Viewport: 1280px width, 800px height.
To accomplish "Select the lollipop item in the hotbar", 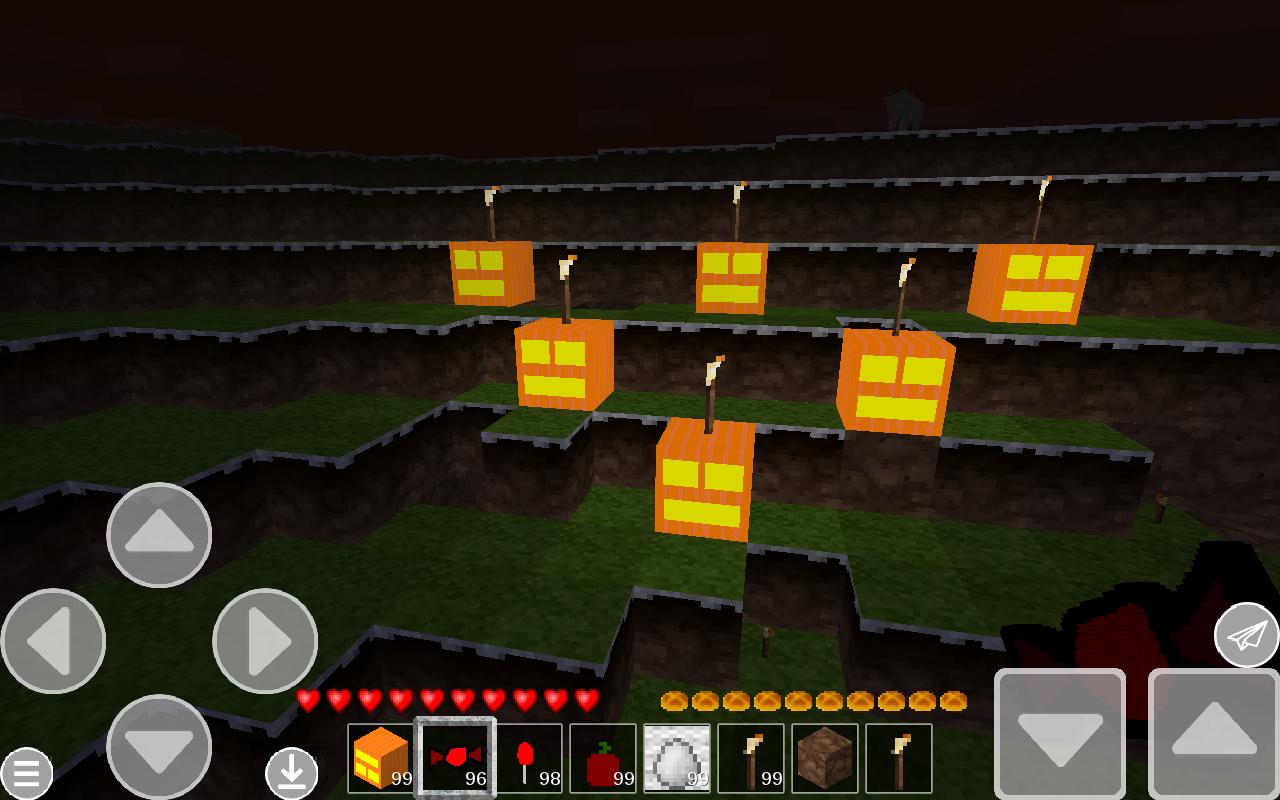I will [x=528, y=757].
